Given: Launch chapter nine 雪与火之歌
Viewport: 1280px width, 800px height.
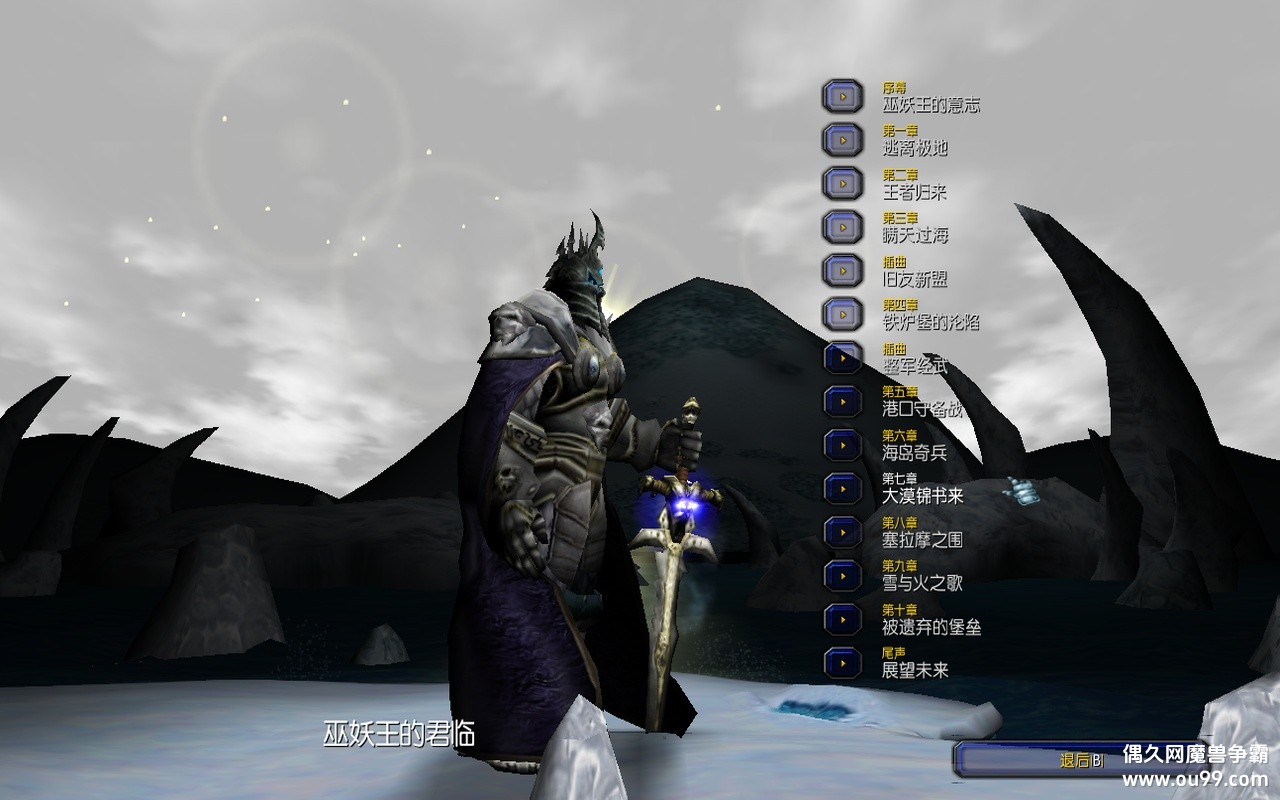Looking at the screenshot, I should point(842,575).
